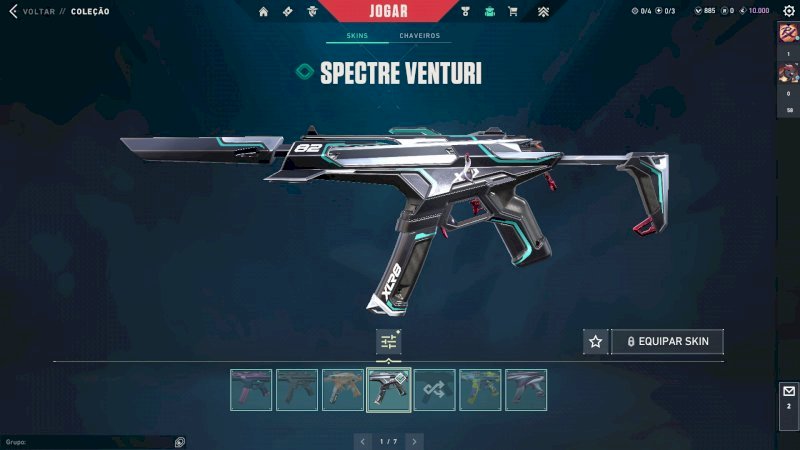Select the tan-colored Spectre skin thumbnail

[343, 390]
